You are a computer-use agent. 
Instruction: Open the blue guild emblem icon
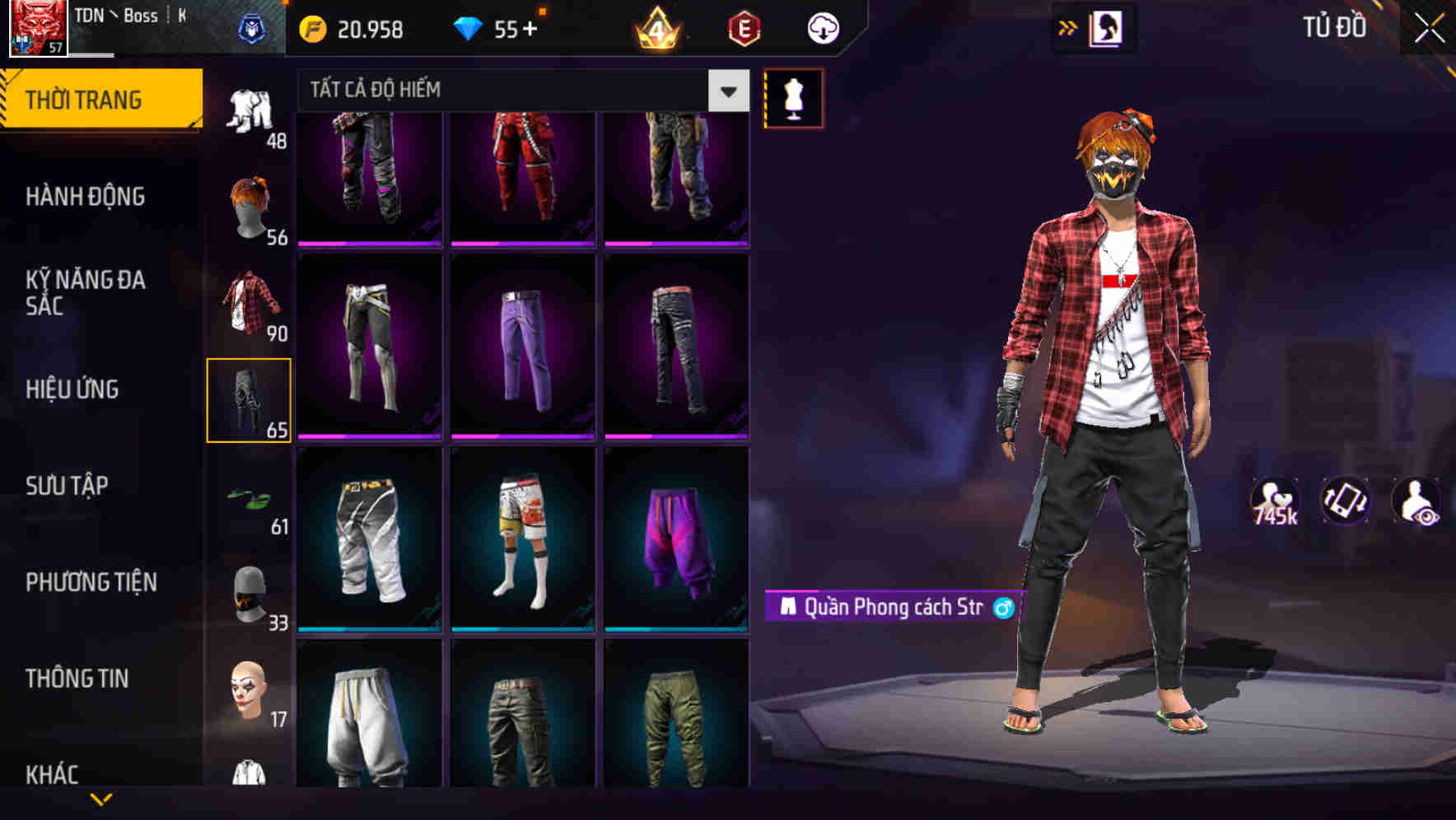(255, 26)
